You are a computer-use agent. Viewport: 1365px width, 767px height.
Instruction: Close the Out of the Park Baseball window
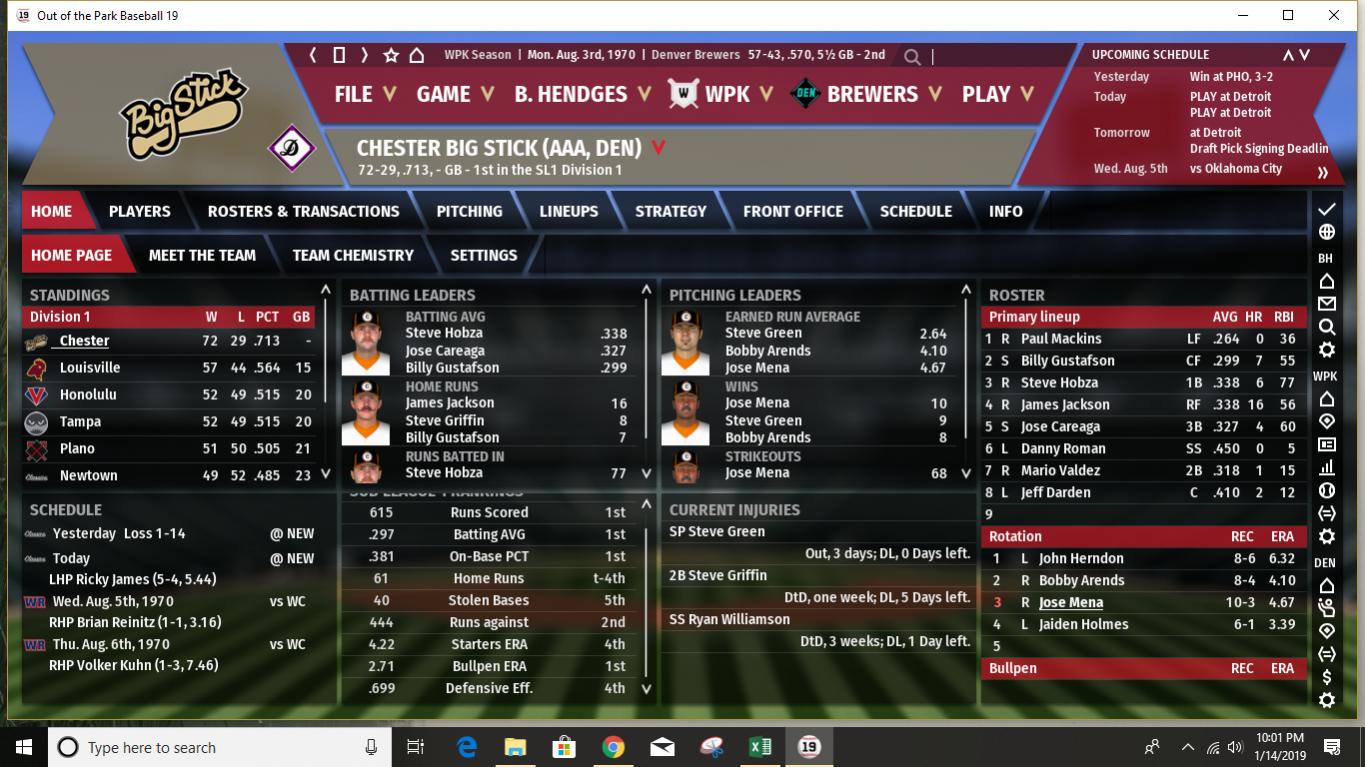(1334, 15)
